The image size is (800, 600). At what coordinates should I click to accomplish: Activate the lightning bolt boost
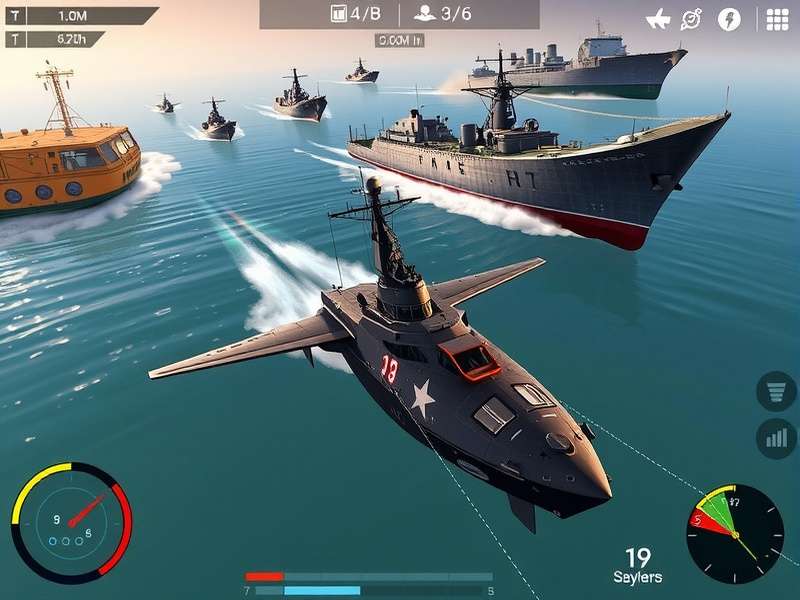coord(729,19)
